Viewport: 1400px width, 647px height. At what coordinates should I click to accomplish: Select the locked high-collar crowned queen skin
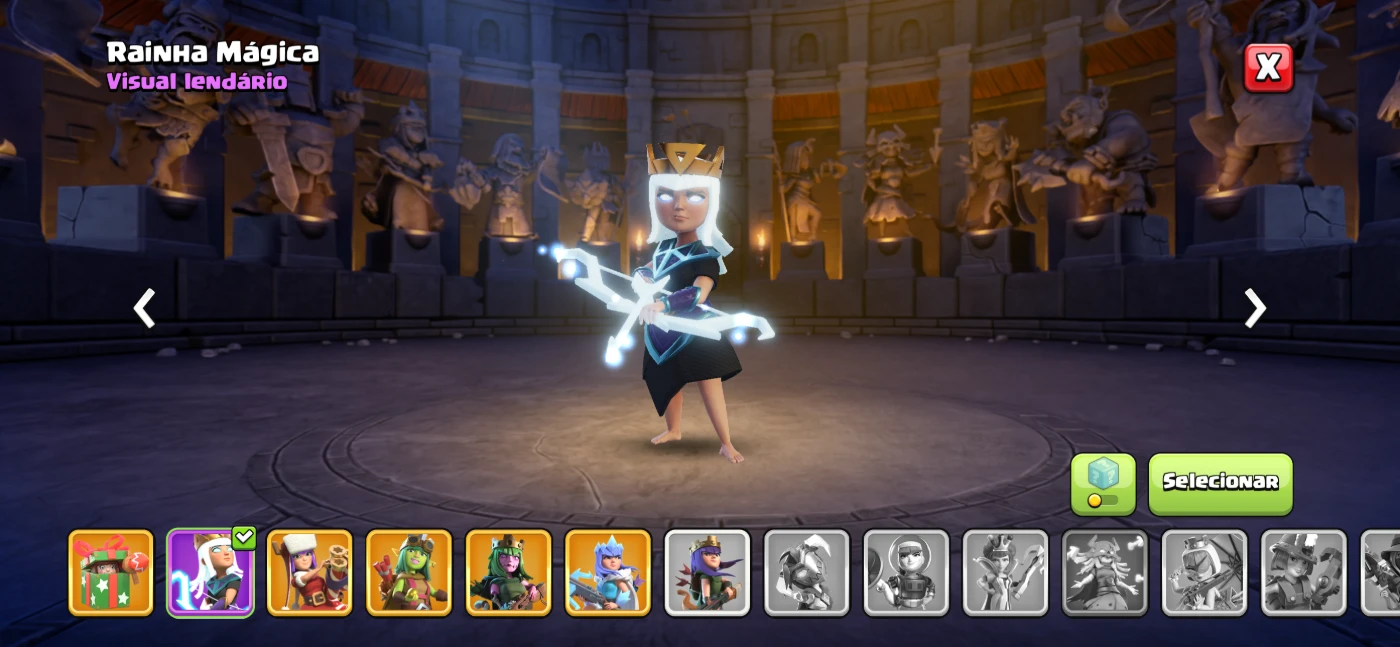[1005, 572]
